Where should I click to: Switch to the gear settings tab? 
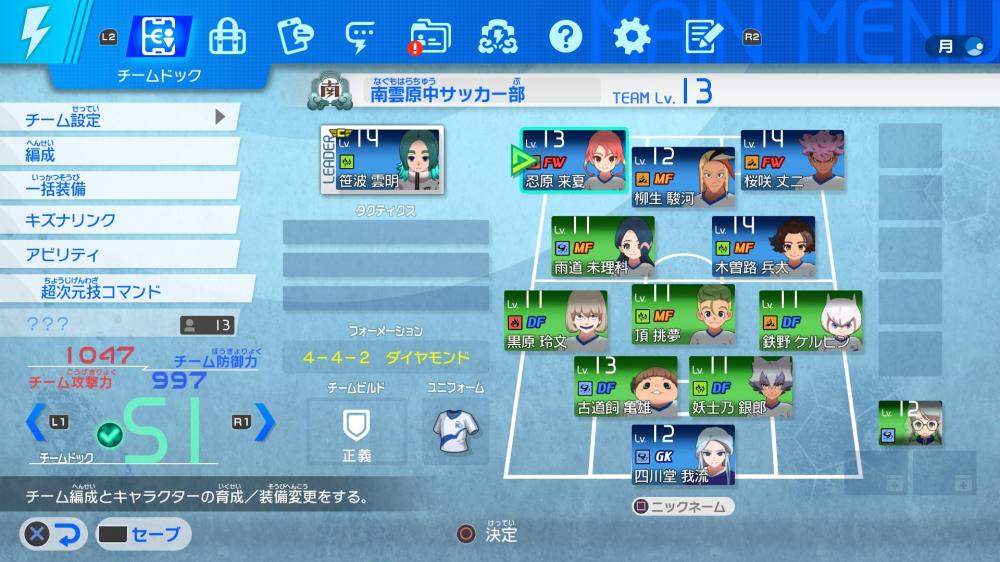(x=631, y=37)
